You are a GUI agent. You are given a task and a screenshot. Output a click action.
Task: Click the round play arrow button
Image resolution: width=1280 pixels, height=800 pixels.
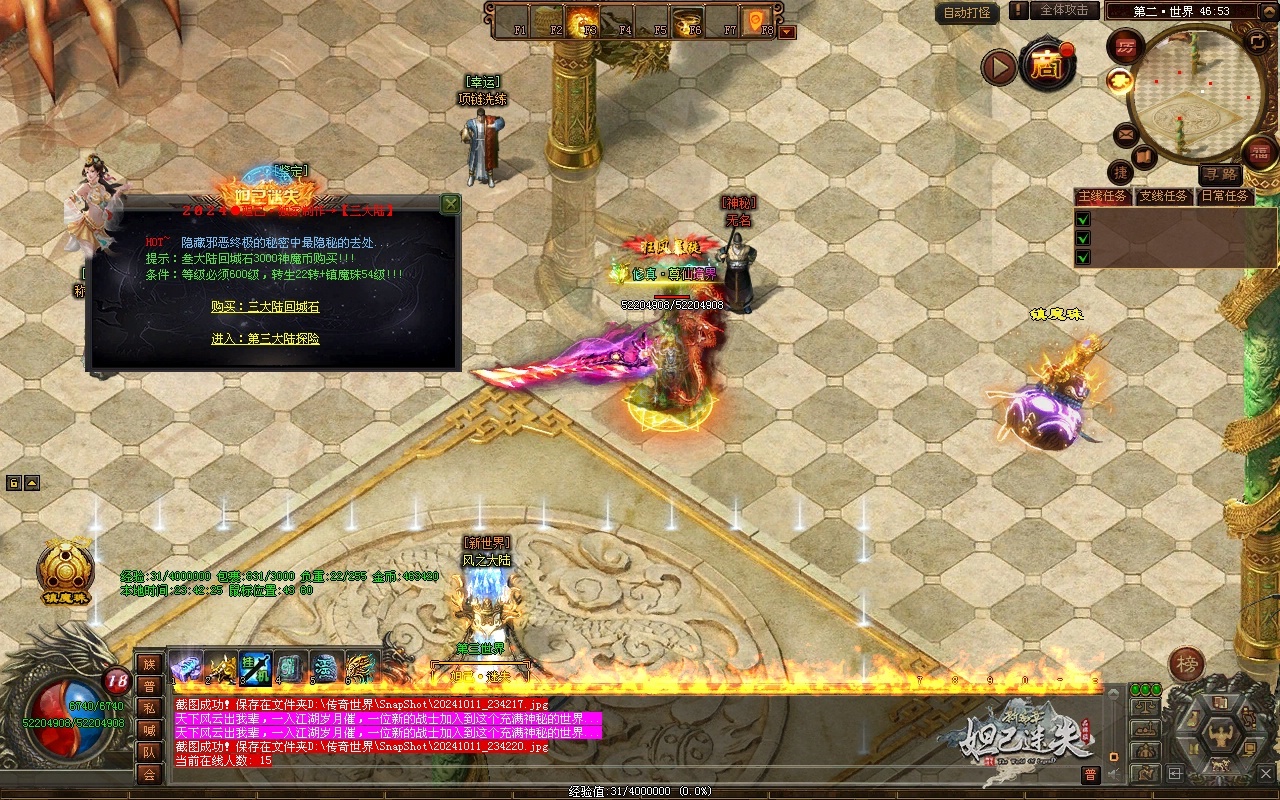coord(998,67)
